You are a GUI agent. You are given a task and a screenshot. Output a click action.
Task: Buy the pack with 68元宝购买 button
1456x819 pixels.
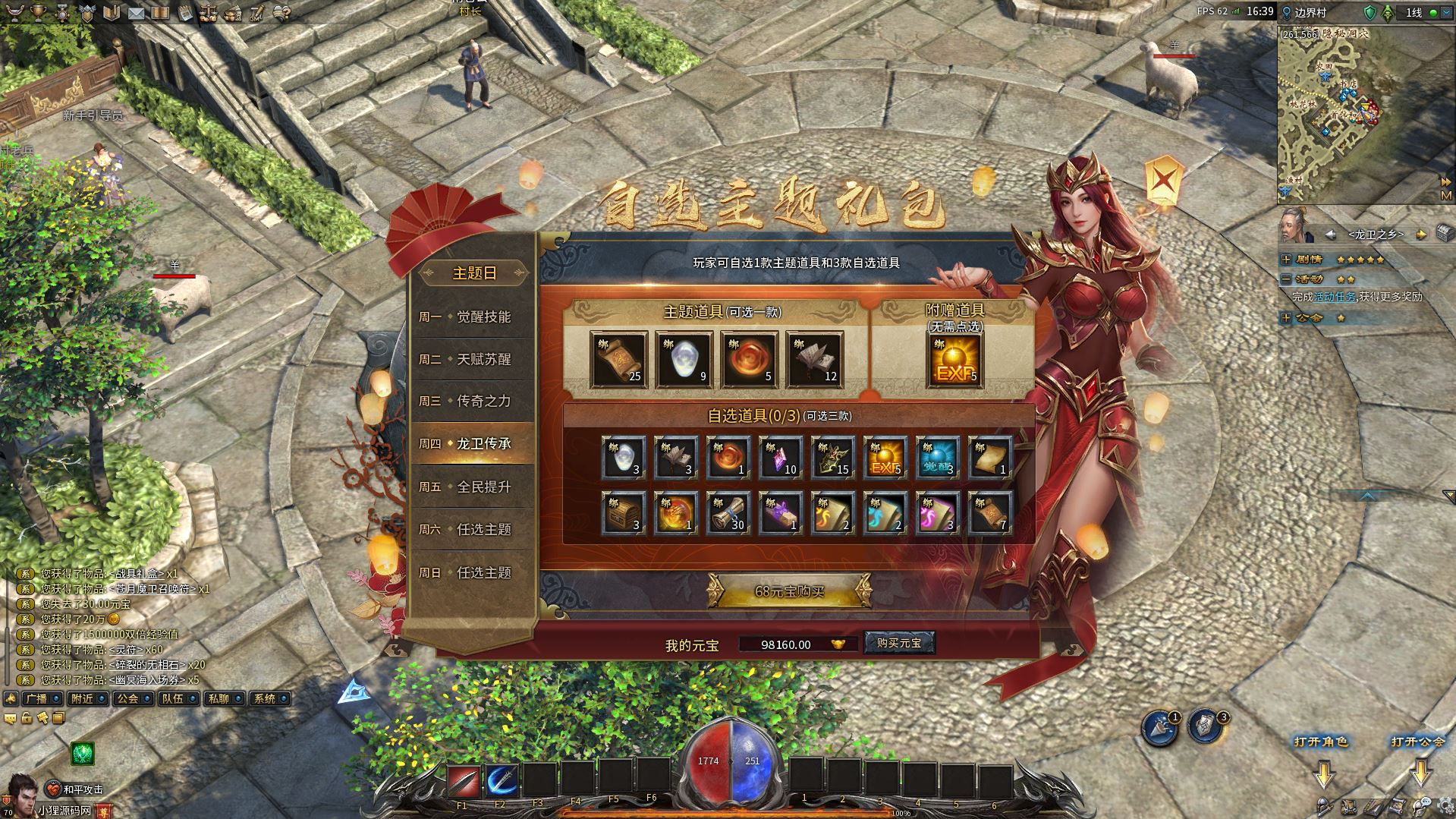tap(789, 591)
